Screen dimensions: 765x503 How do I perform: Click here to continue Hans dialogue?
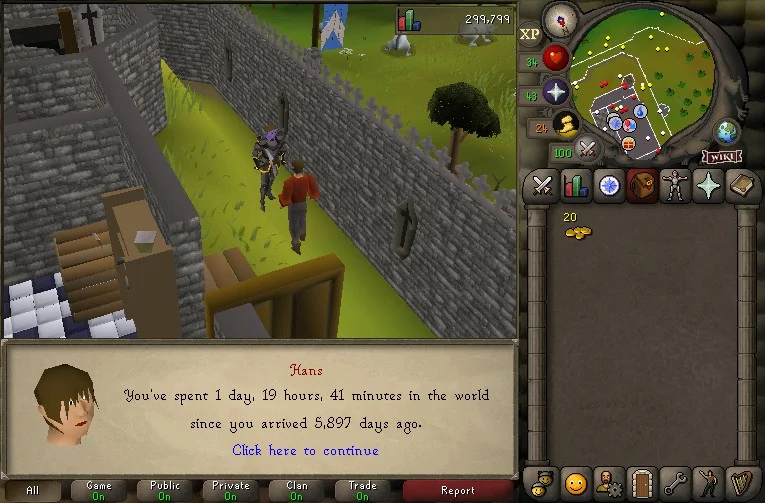pos(305,450)
